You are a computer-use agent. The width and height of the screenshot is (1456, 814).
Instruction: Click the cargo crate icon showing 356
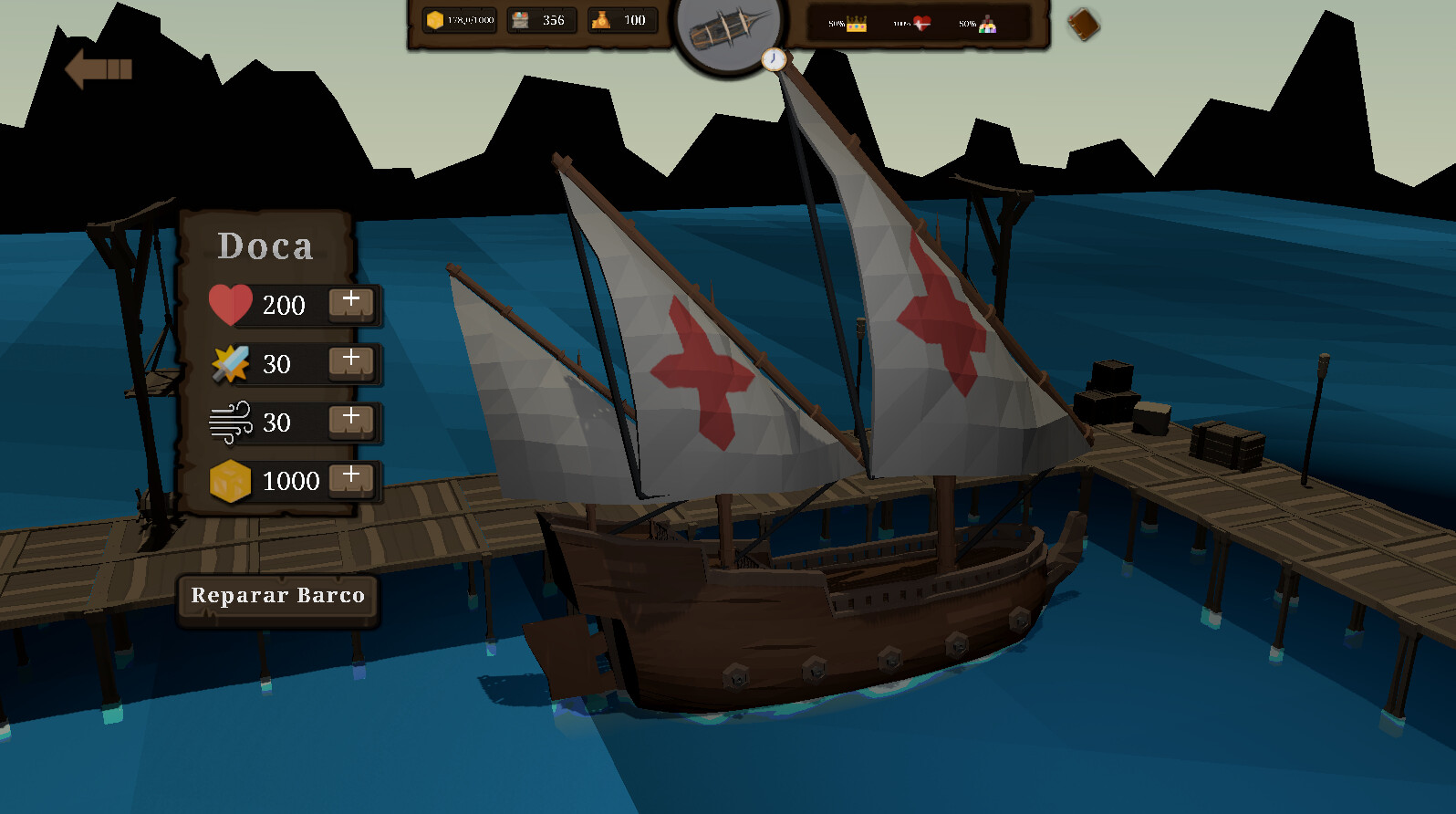coord(542,19)
